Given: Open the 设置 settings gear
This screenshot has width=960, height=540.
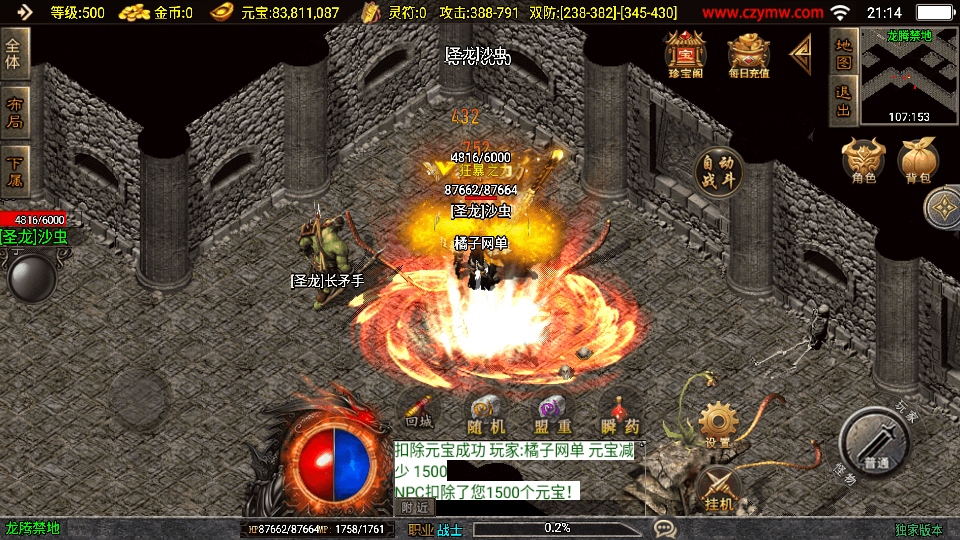Looking at the screenshot, I should point(717,425).
